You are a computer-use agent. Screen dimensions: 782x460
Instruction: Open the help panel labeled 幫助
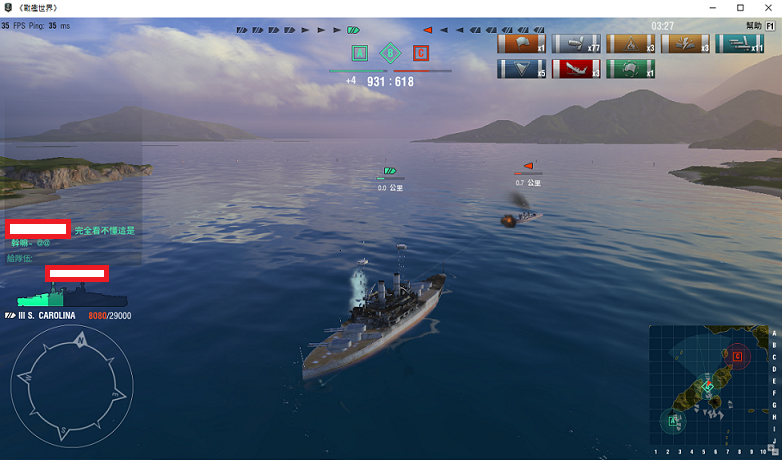753,26
